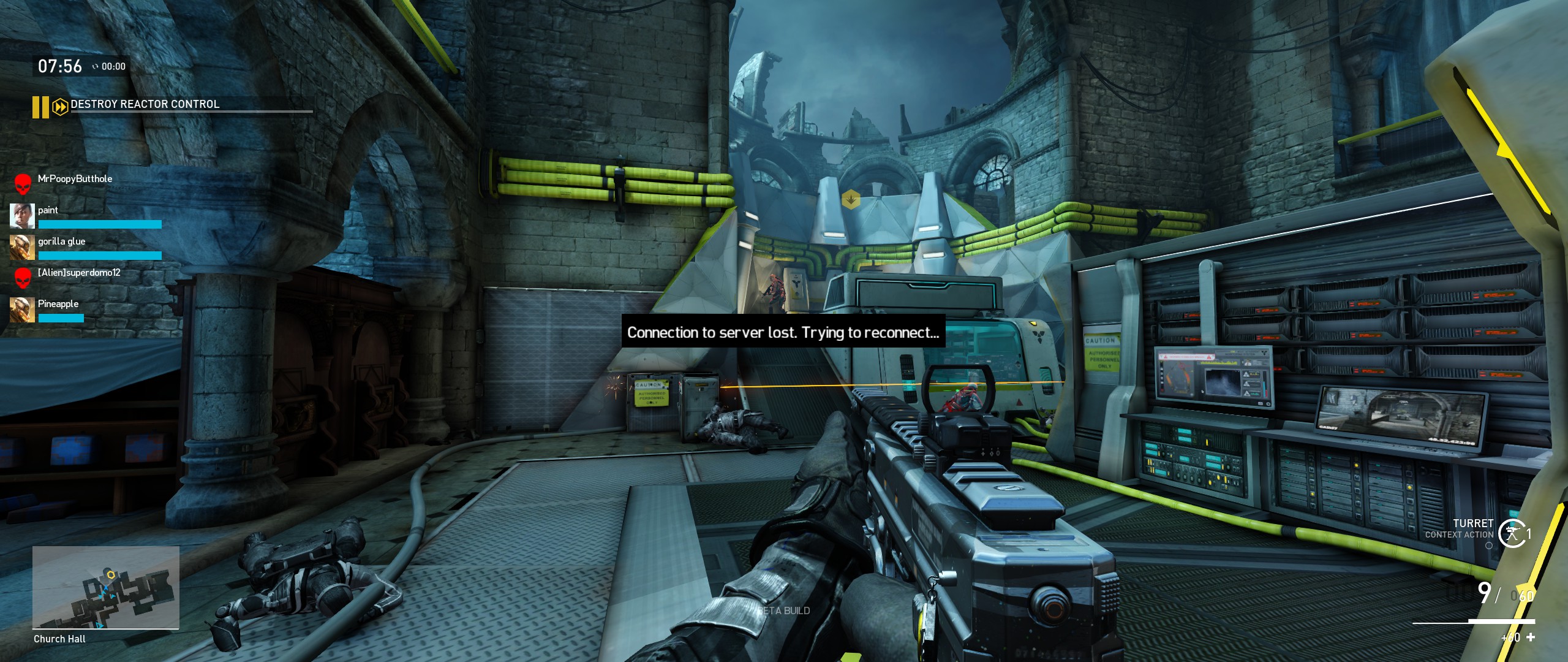
Task: Select teammate Pineapple's portrait
Action: pos(22,310)
